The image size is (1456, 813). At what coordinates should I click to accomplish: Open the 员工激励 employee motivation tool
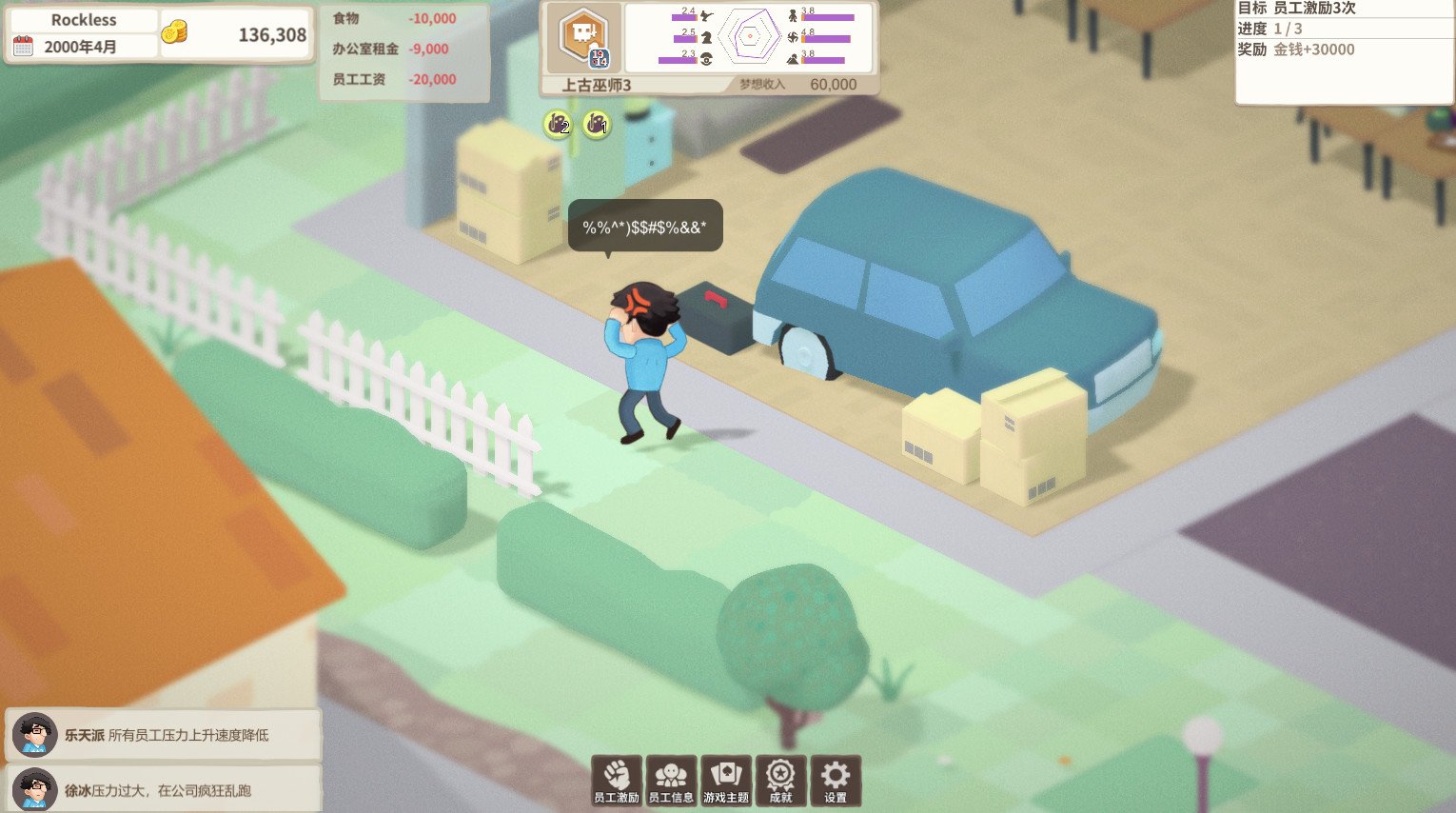[x=616, y=780]
